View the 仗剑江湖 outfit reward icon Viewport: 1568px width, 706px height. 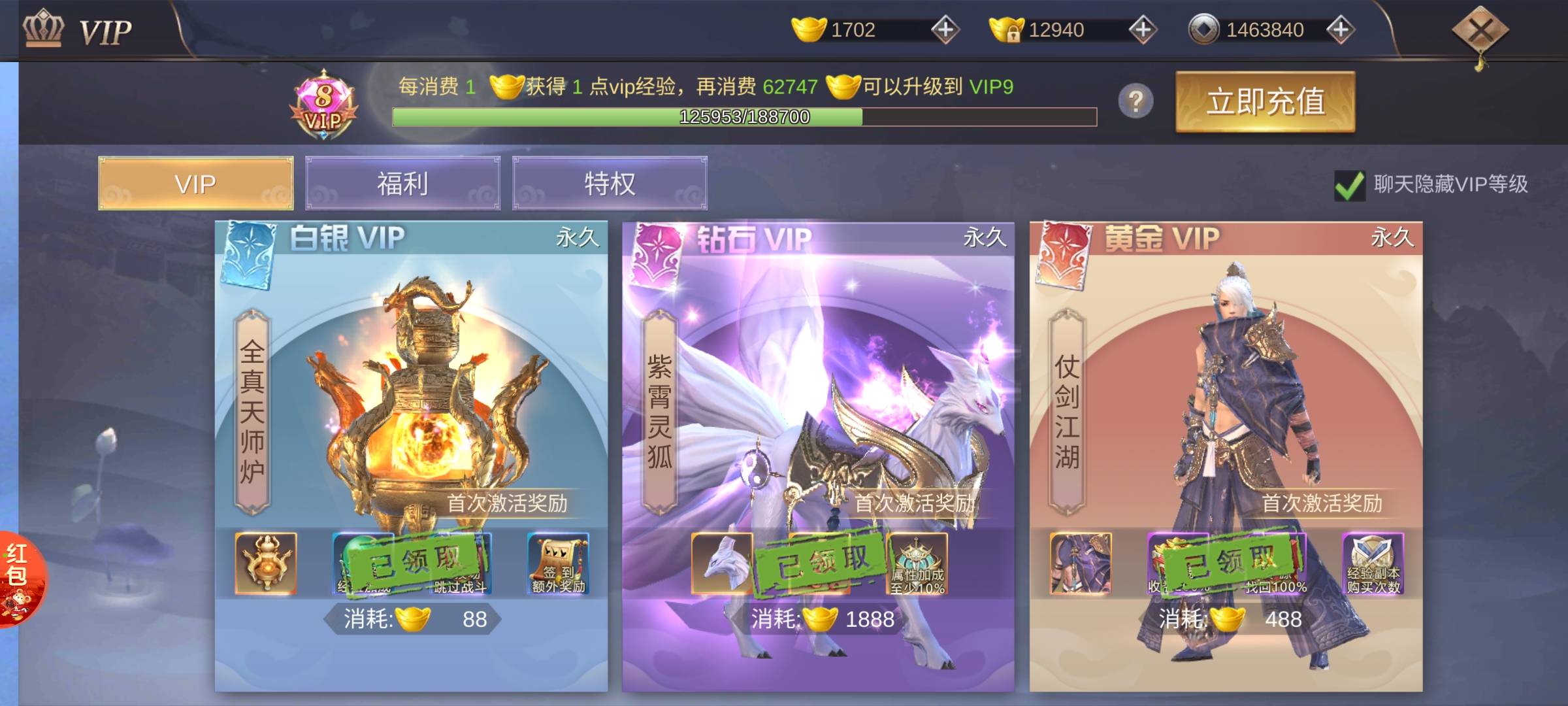pos(1080,563)
